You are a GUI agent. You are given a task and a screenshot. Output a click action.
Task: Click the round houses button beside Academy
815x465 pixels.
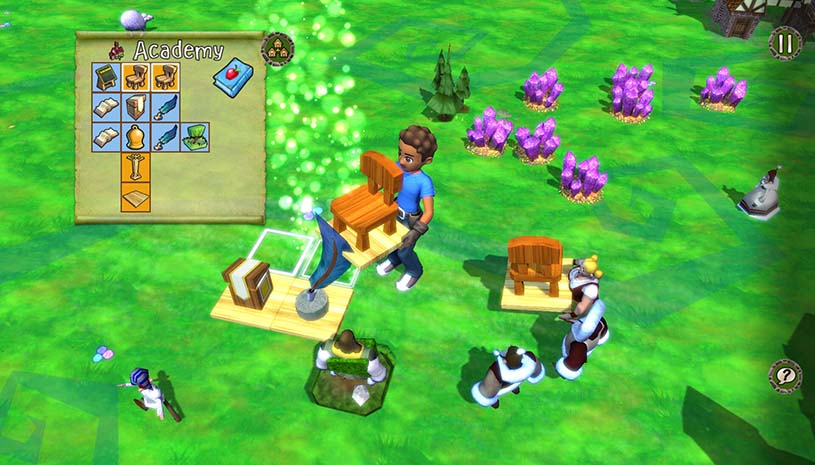tap(277, 50)
